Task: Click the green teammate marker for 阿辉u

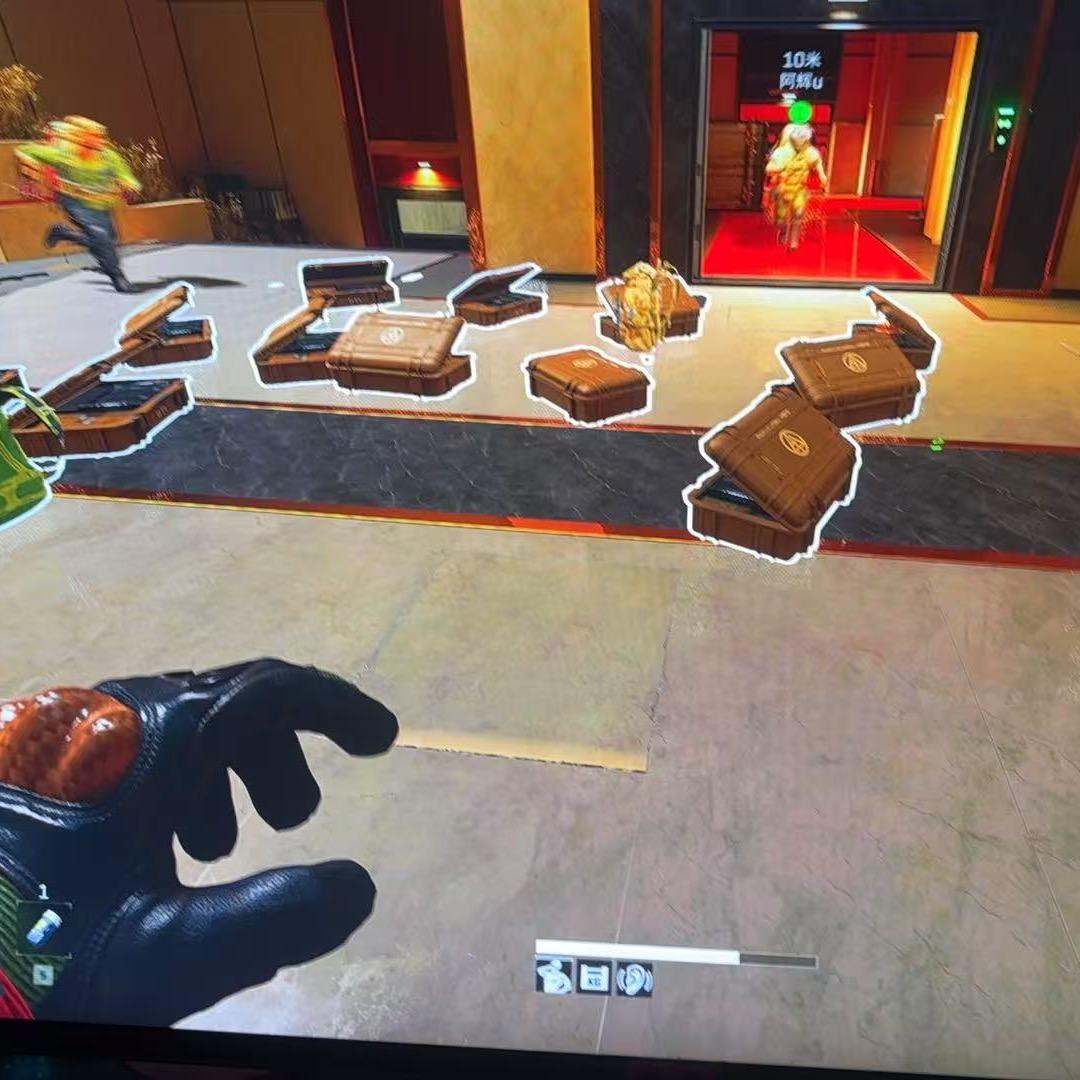Action: (800, 111)
